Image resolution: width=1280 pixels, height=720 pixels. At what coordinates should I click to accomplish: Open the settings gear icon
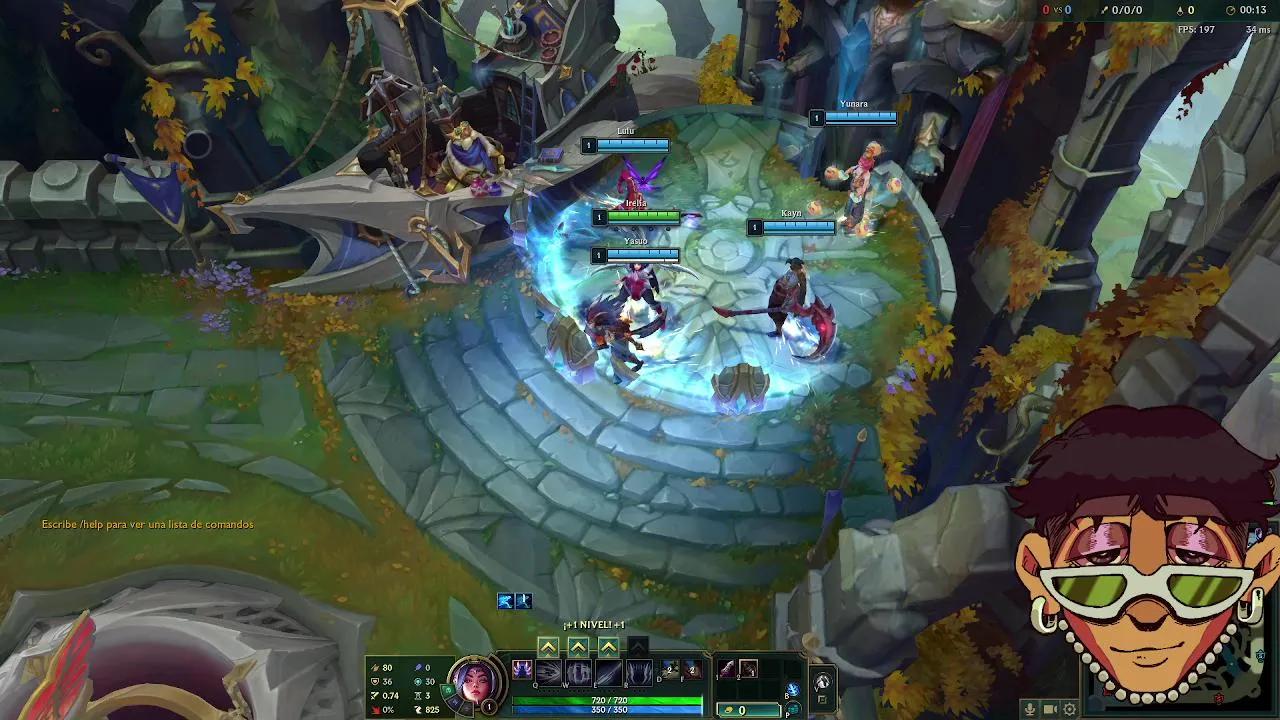(1070, 709)
